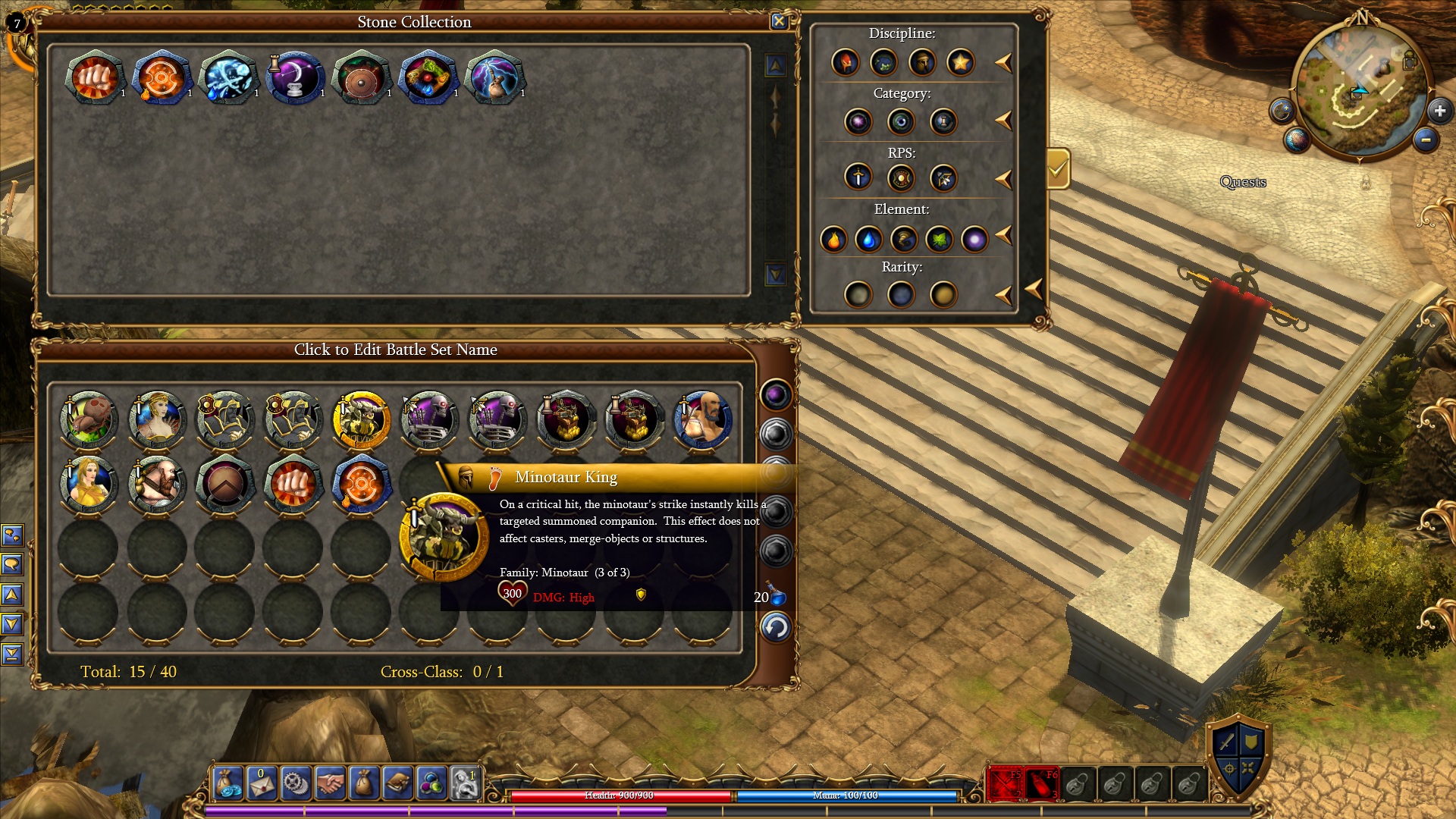Zoom in on the minimap
This screenshot has width=1456, height=819.
point(1439,111)
